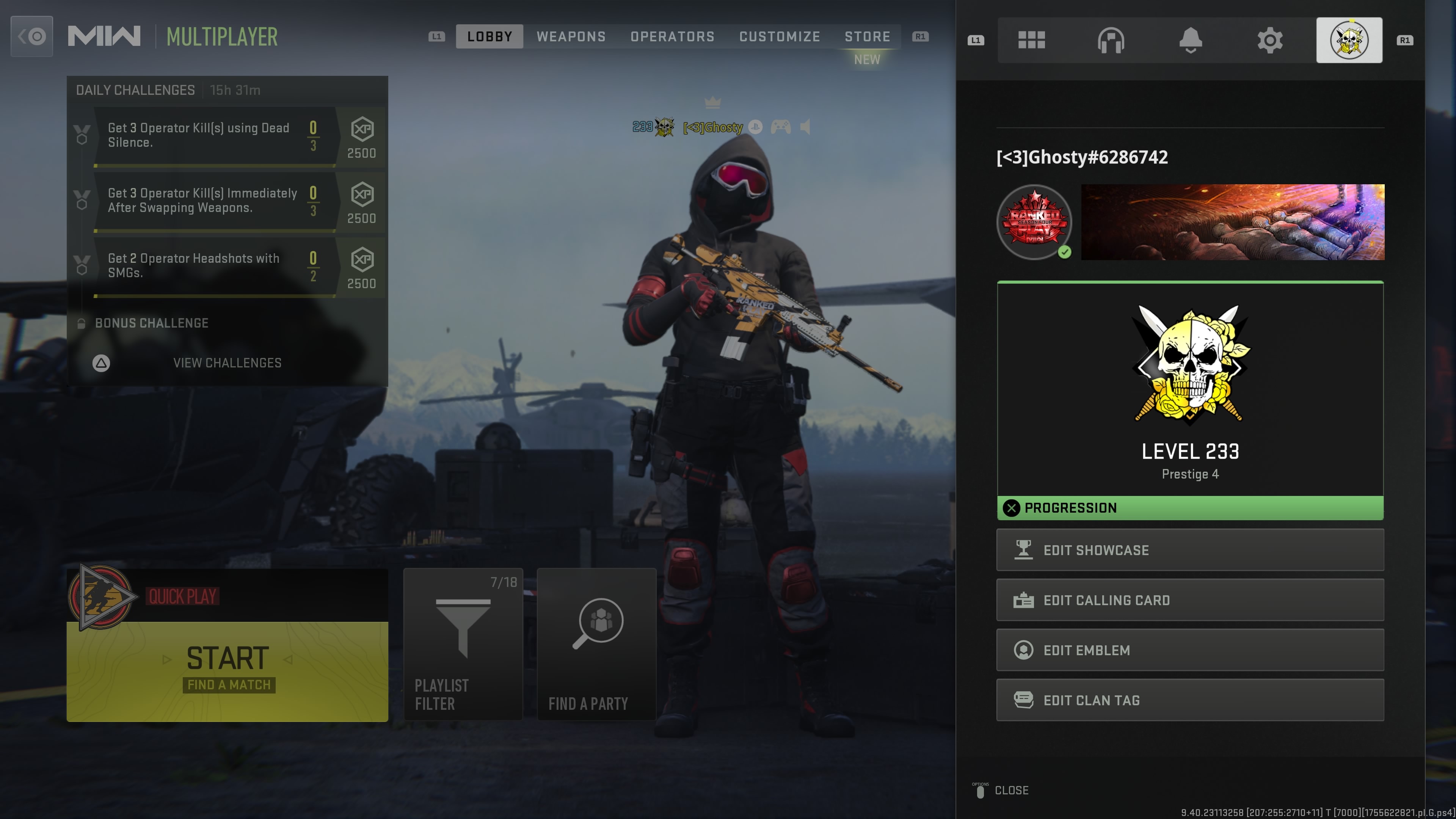View all daily challenges
1456x819 pixels.
[x=227, y=363]
